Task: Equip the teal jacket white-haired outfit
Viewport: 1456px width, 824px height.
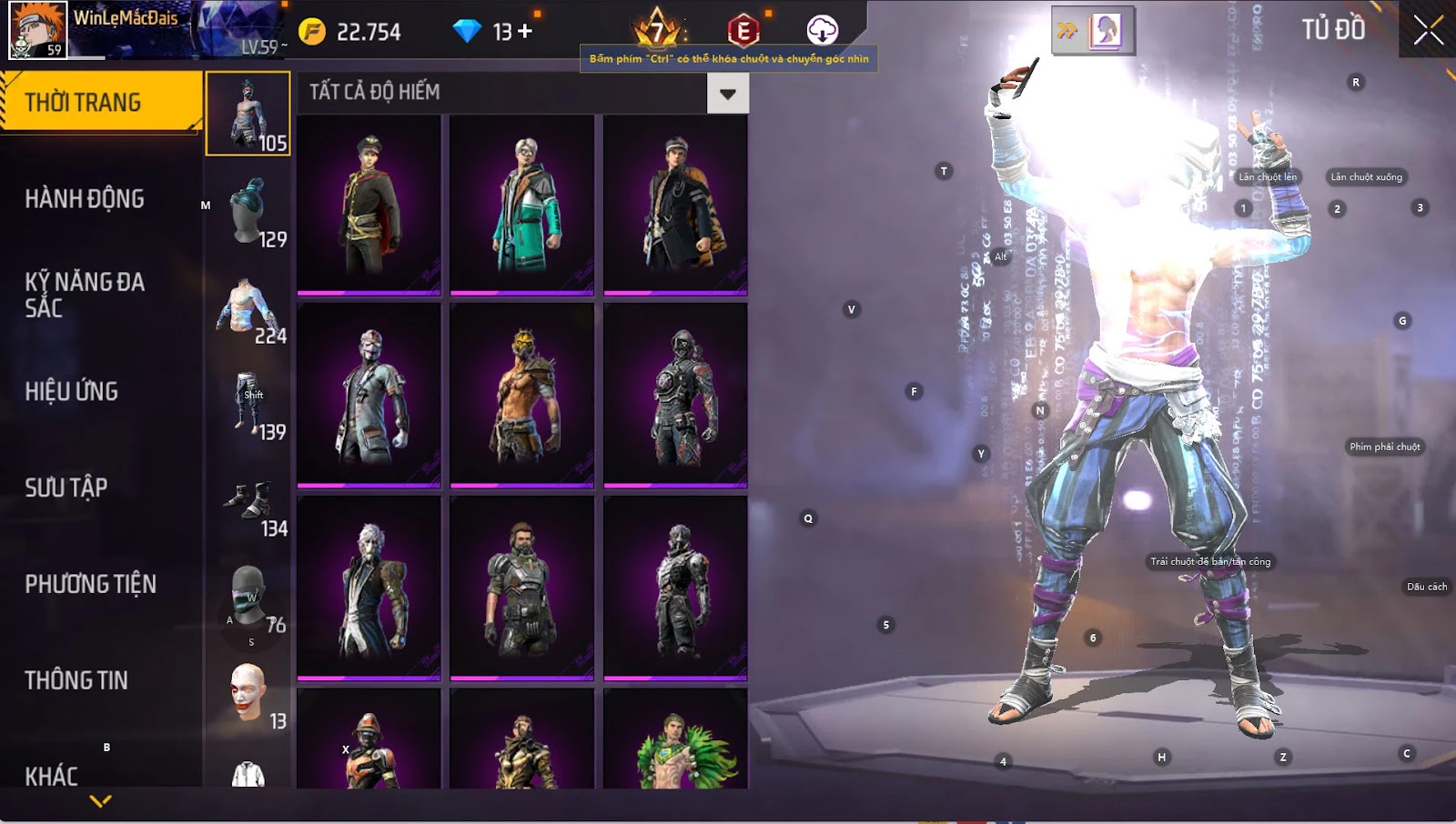Action: click(522, 205)
